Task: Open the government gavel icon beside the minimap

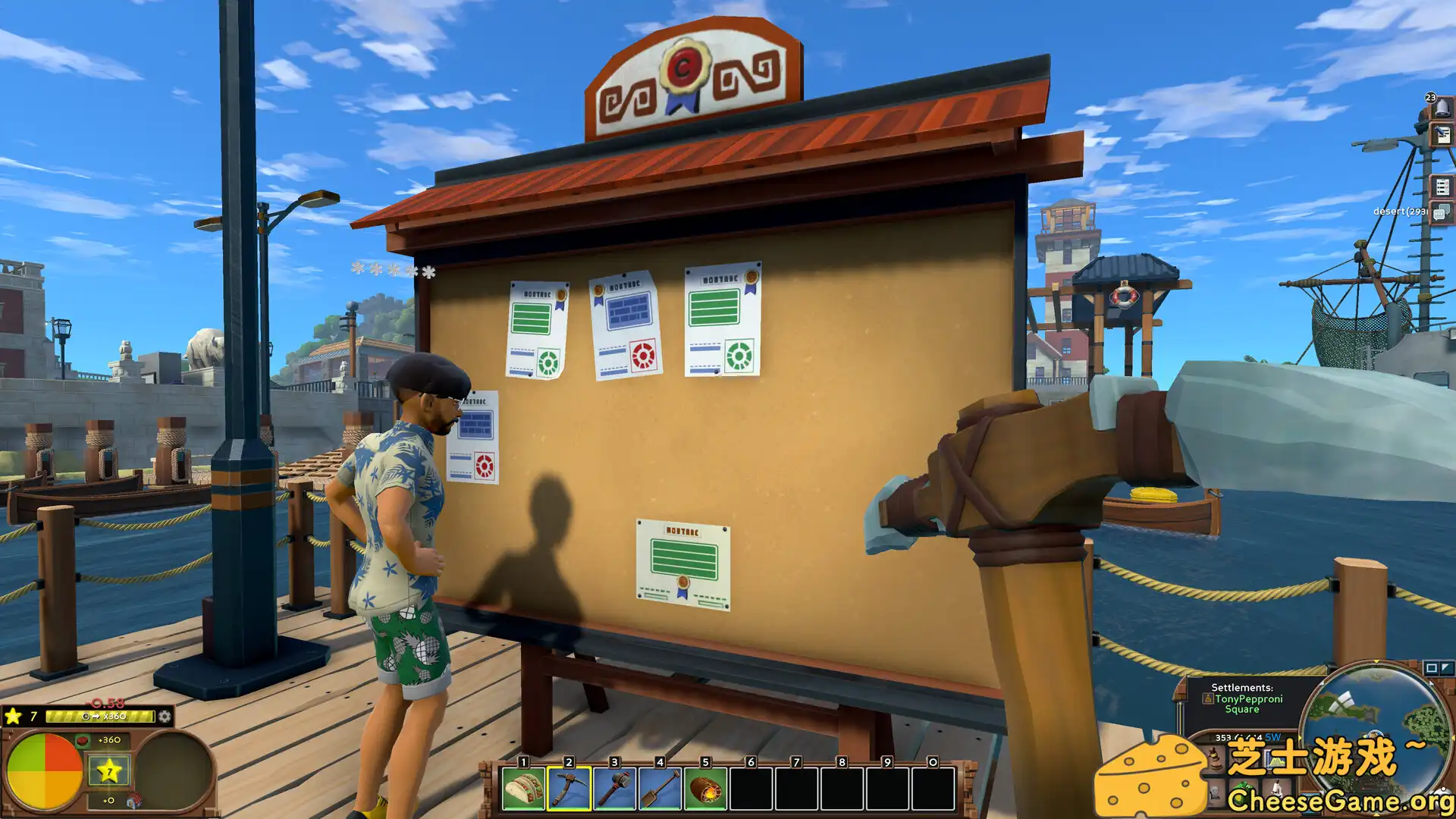Action: (x=1215, y=760)
